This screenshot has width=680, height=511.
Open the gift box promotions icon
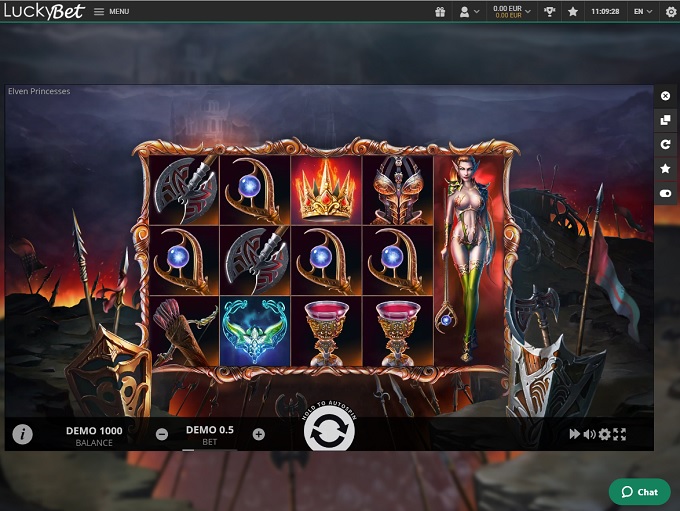(440, 12)
